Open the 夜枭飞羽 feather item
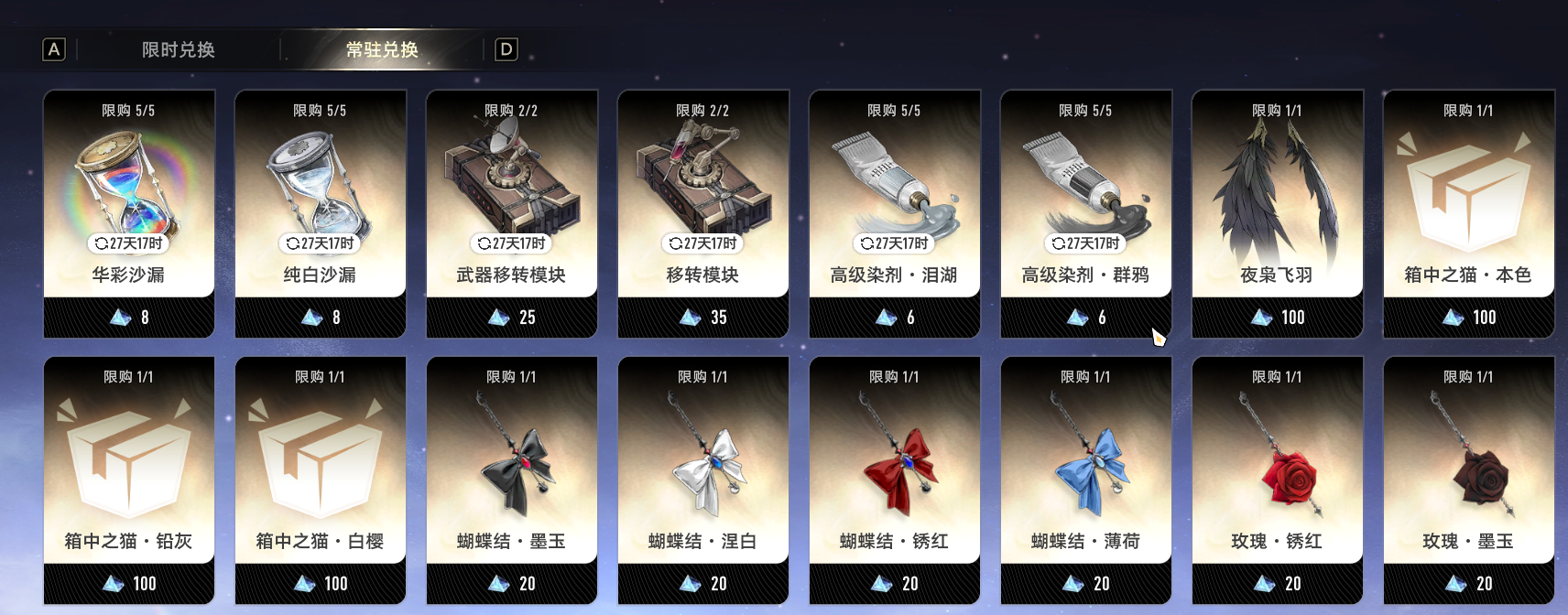The image size is (1568, 615). (1278, 201)
